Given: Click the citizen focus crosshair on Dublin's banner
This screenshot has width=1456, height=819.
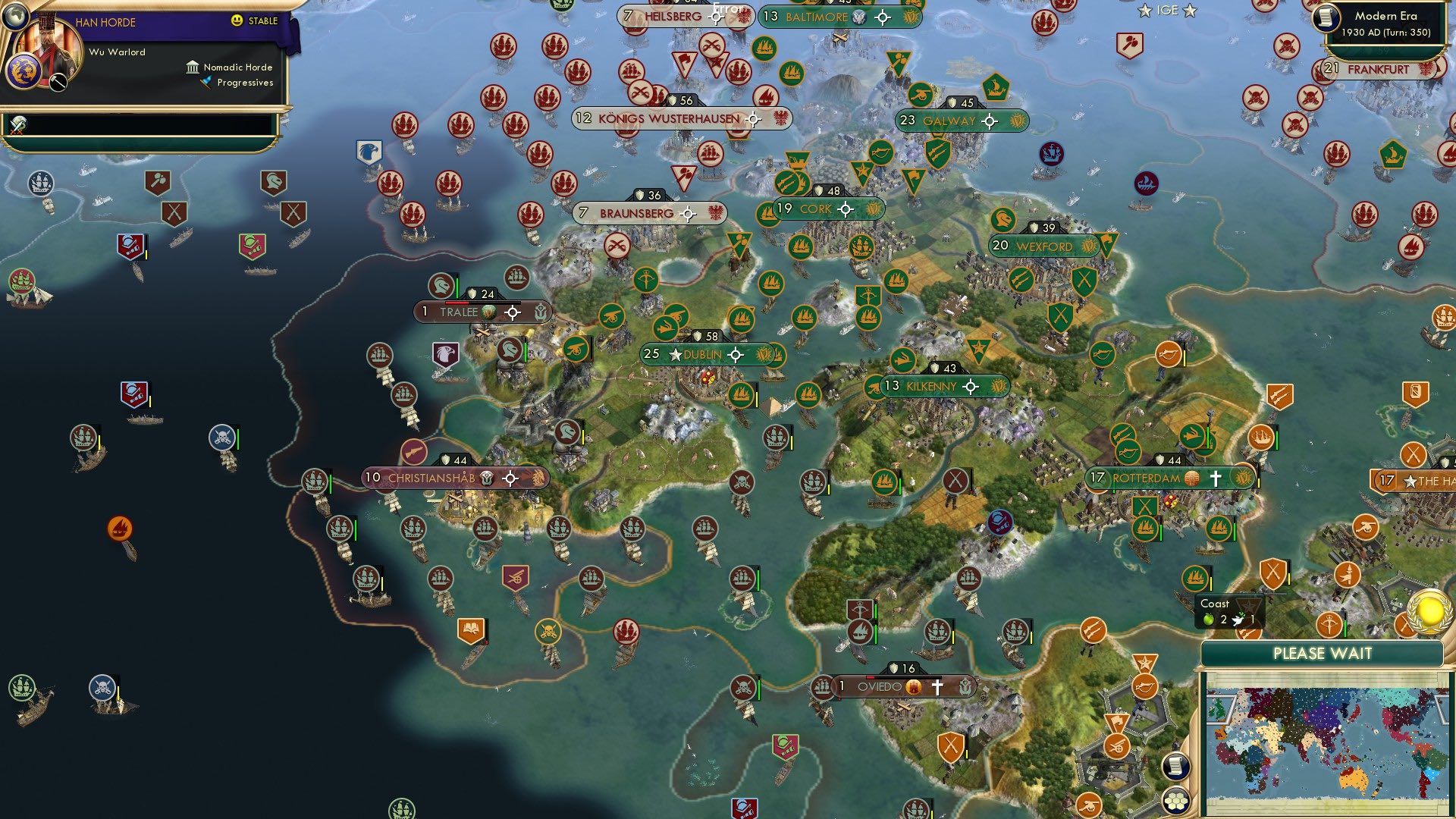Looking at the screenshot, I should (734, 353).
